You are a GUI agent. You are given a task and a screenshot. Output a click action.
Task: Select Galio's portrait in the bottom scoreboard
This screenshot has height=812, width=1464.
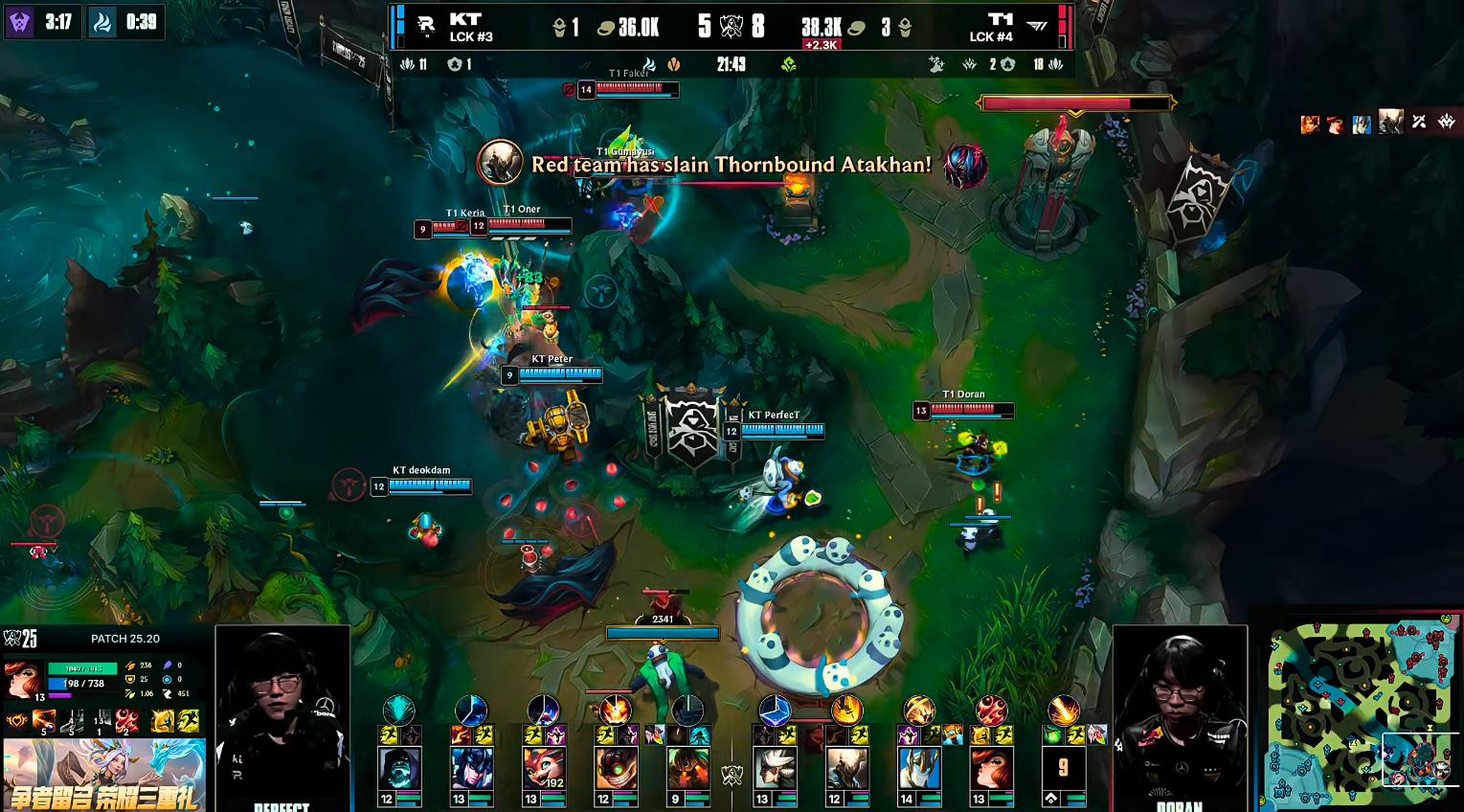pyautogui.click(x=919, y=767)
